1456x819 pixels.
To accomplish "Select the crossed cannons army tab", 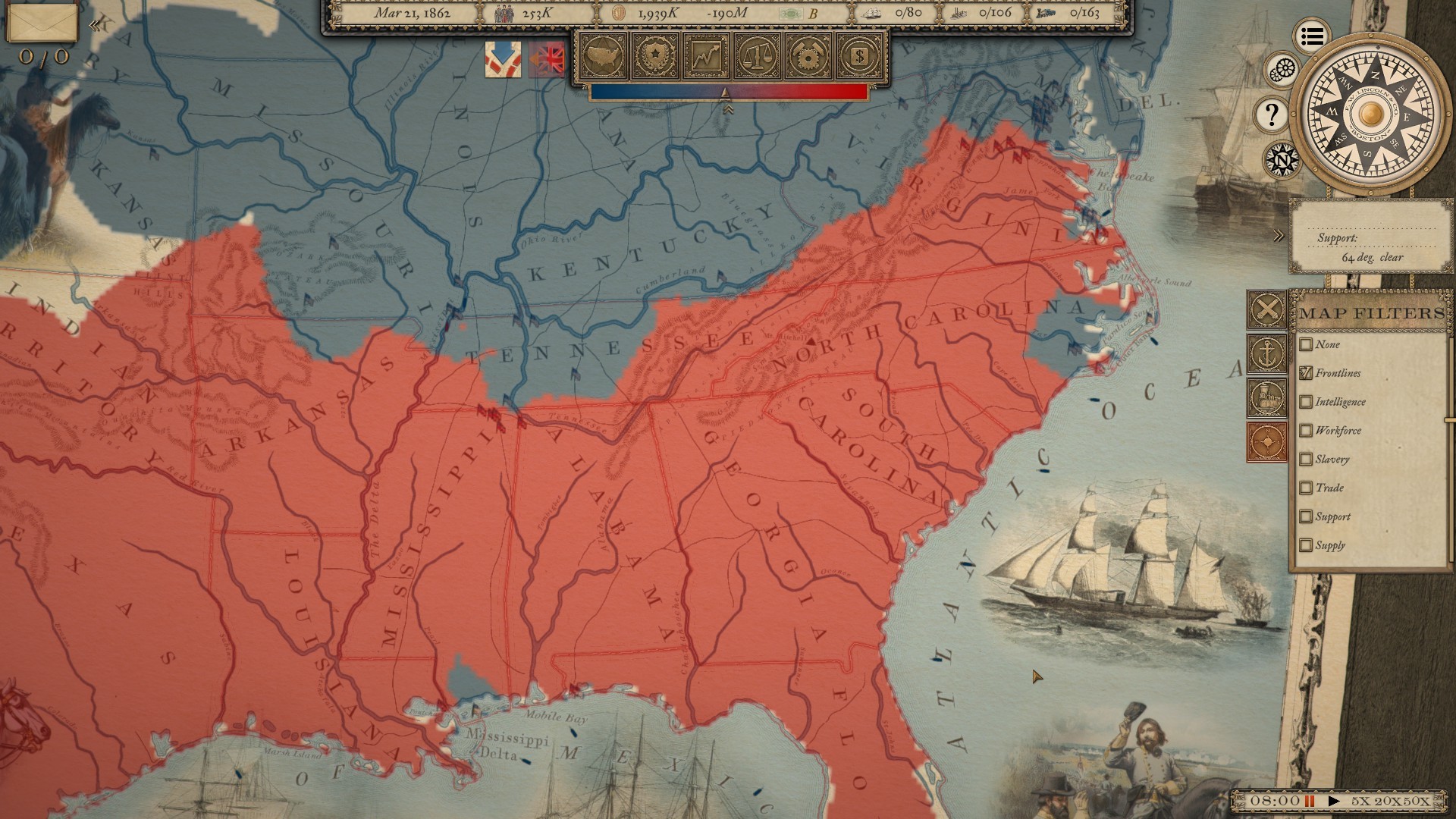I will 1267,309.
